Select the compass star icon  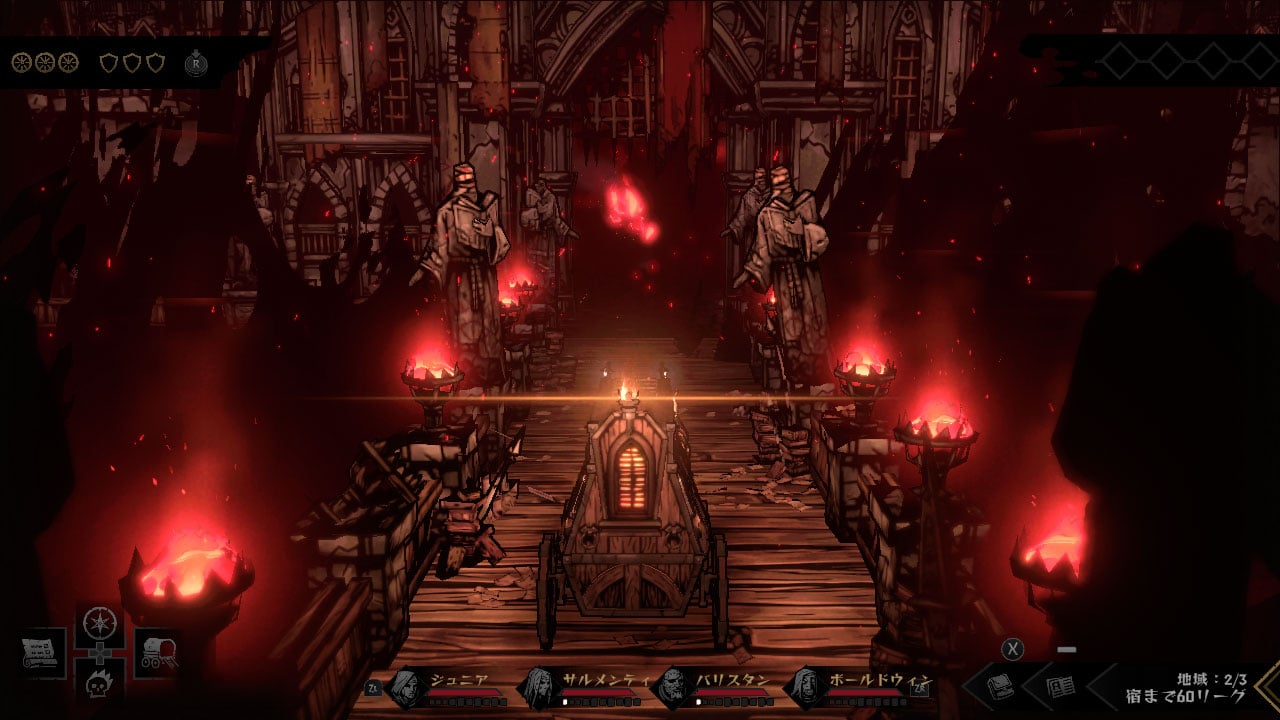(x=99, y=623)
